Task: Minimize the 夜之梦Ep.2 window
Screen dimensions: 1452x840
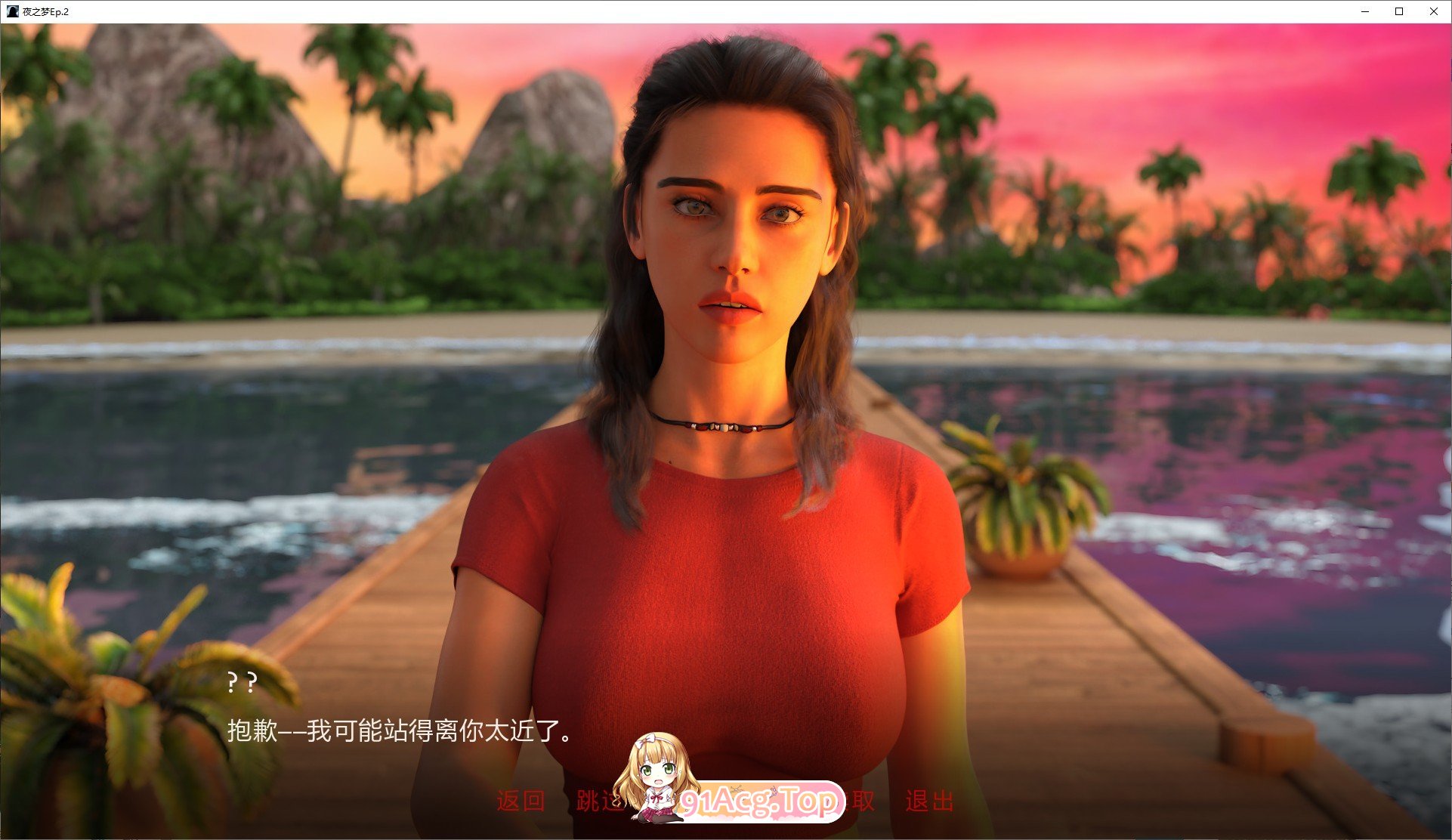Action: pyautogui.click(x=1364, y=11)
